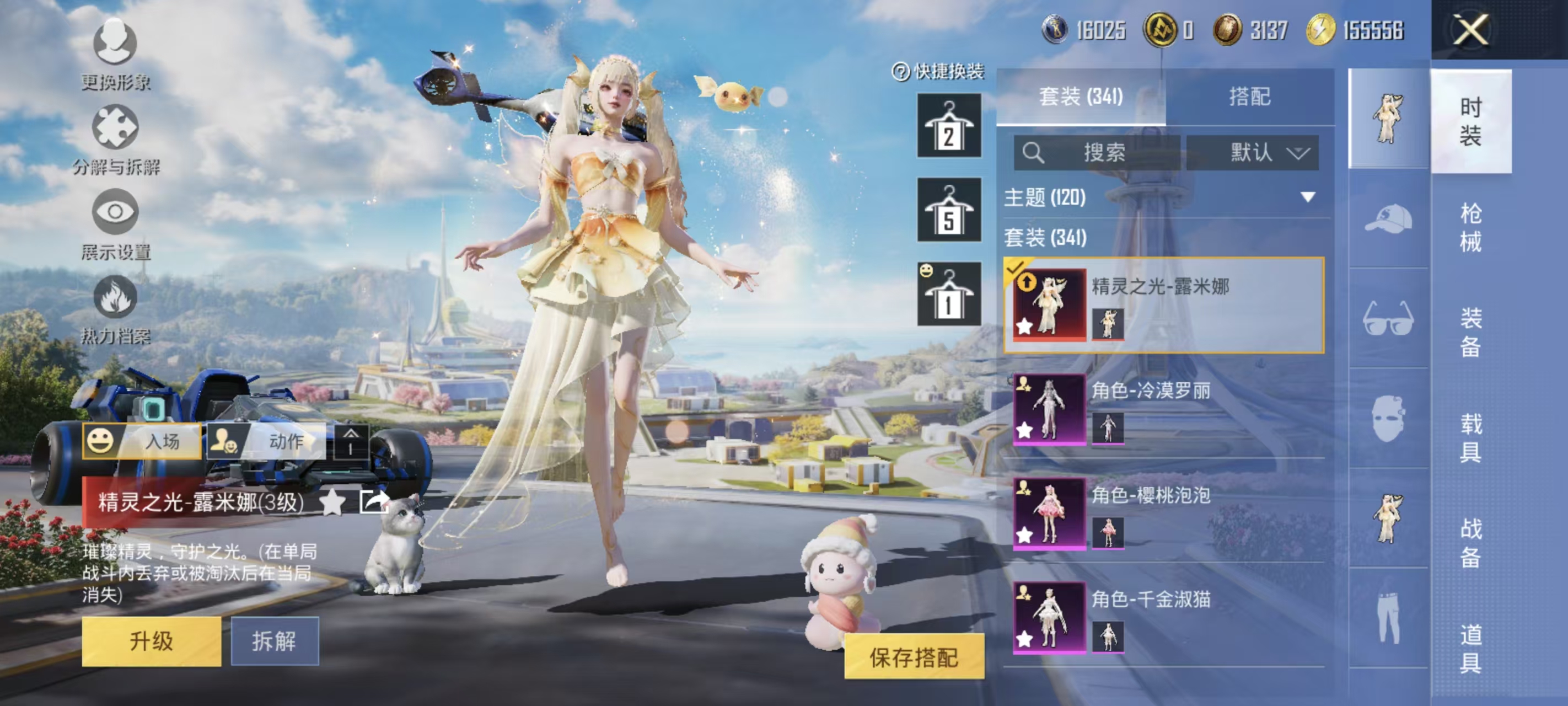
Task: Collapse the 主题 (120) section
Action: 1306,197
